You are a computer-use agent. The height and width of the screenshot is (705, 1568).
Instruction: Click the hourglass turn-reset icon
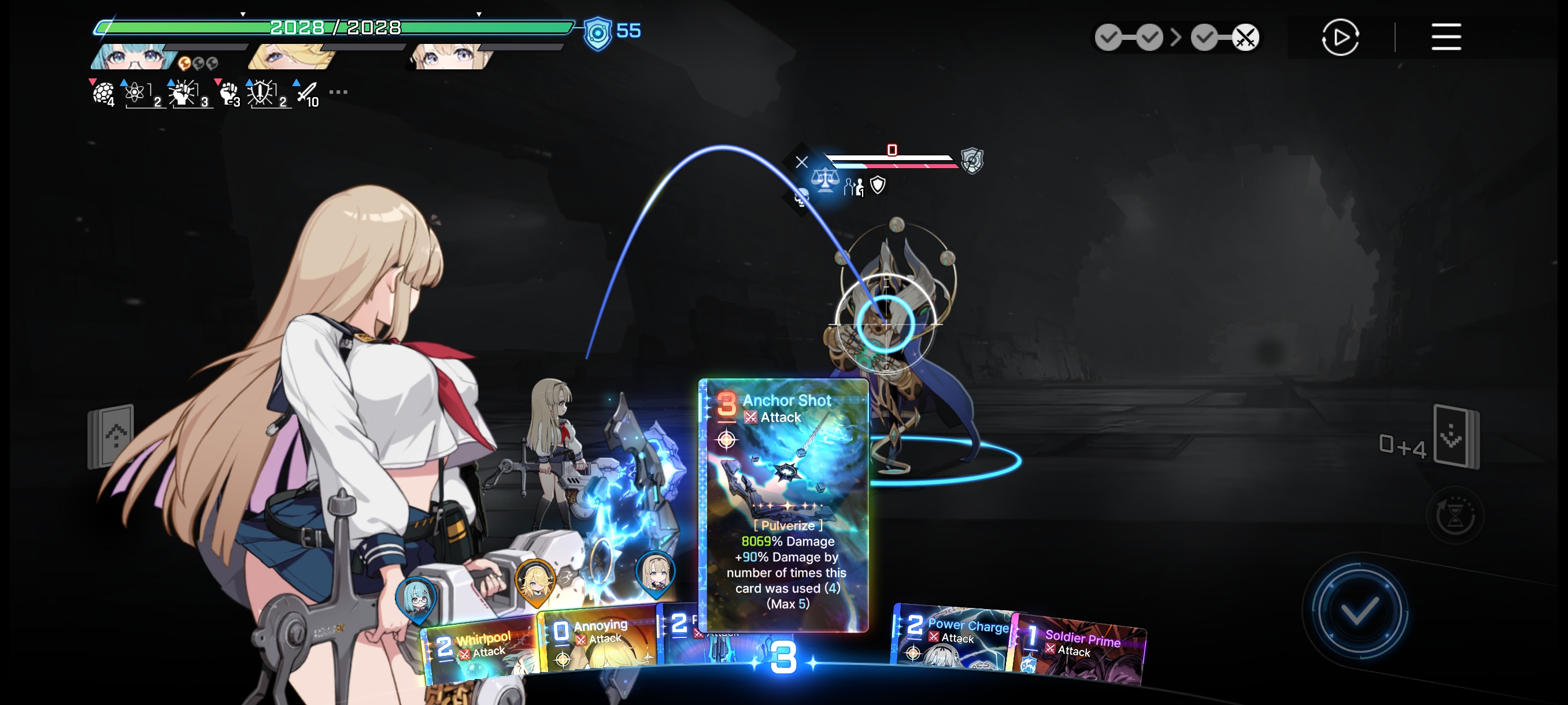point(1454,516)
